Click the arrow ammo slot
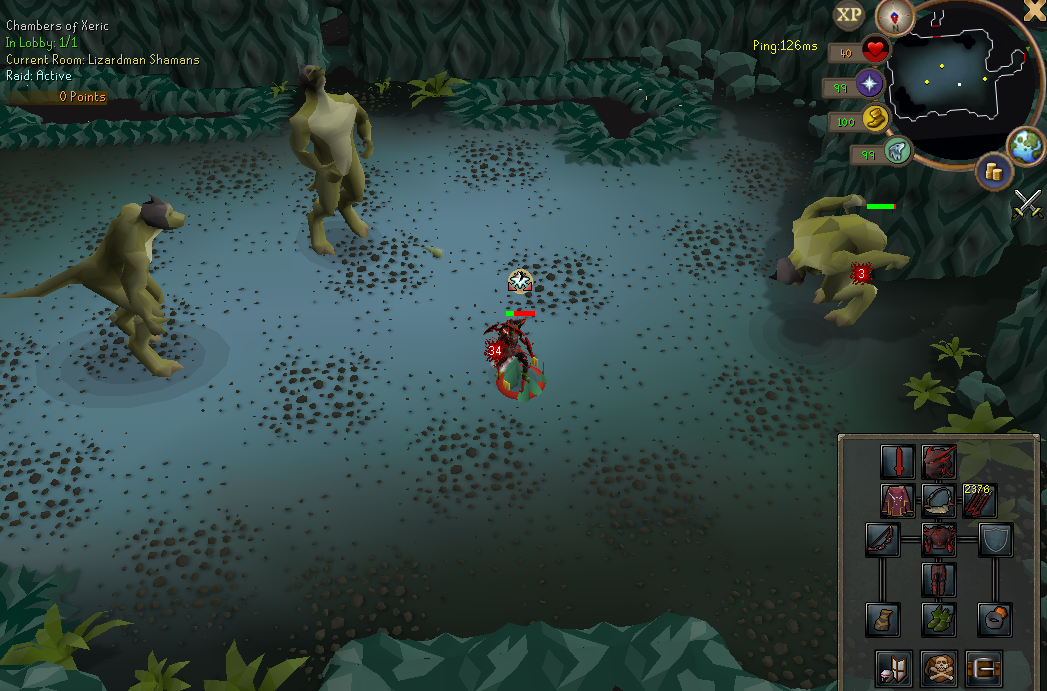Viewport: 1047px width, 691px height. click(977, 500)
